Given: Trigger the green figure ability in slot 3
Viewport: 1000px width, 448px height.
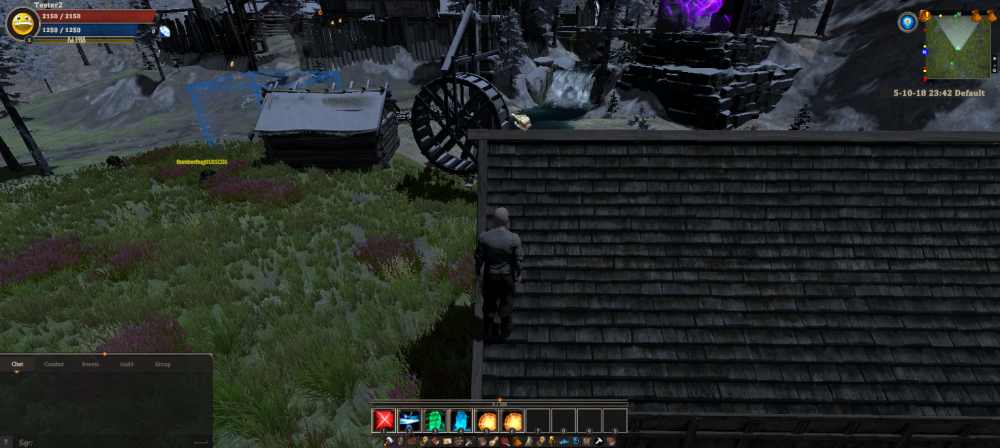Looking at the screenshot, I should 436,420.
